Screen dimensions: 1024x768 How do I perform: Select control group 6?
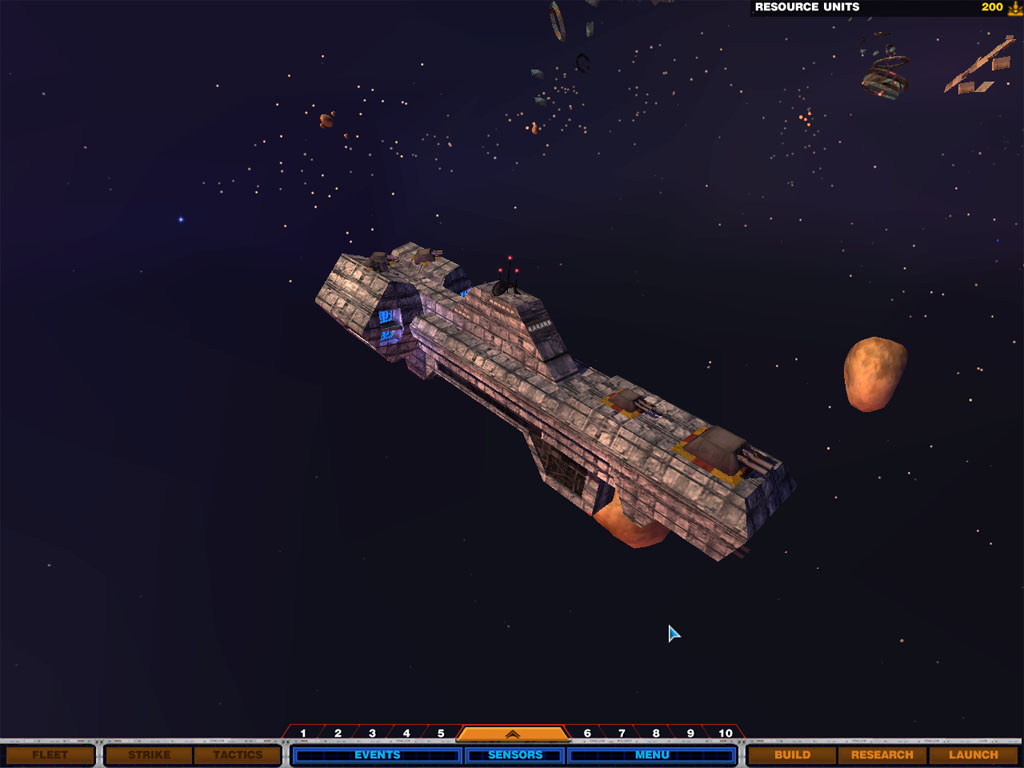(587, 734)
